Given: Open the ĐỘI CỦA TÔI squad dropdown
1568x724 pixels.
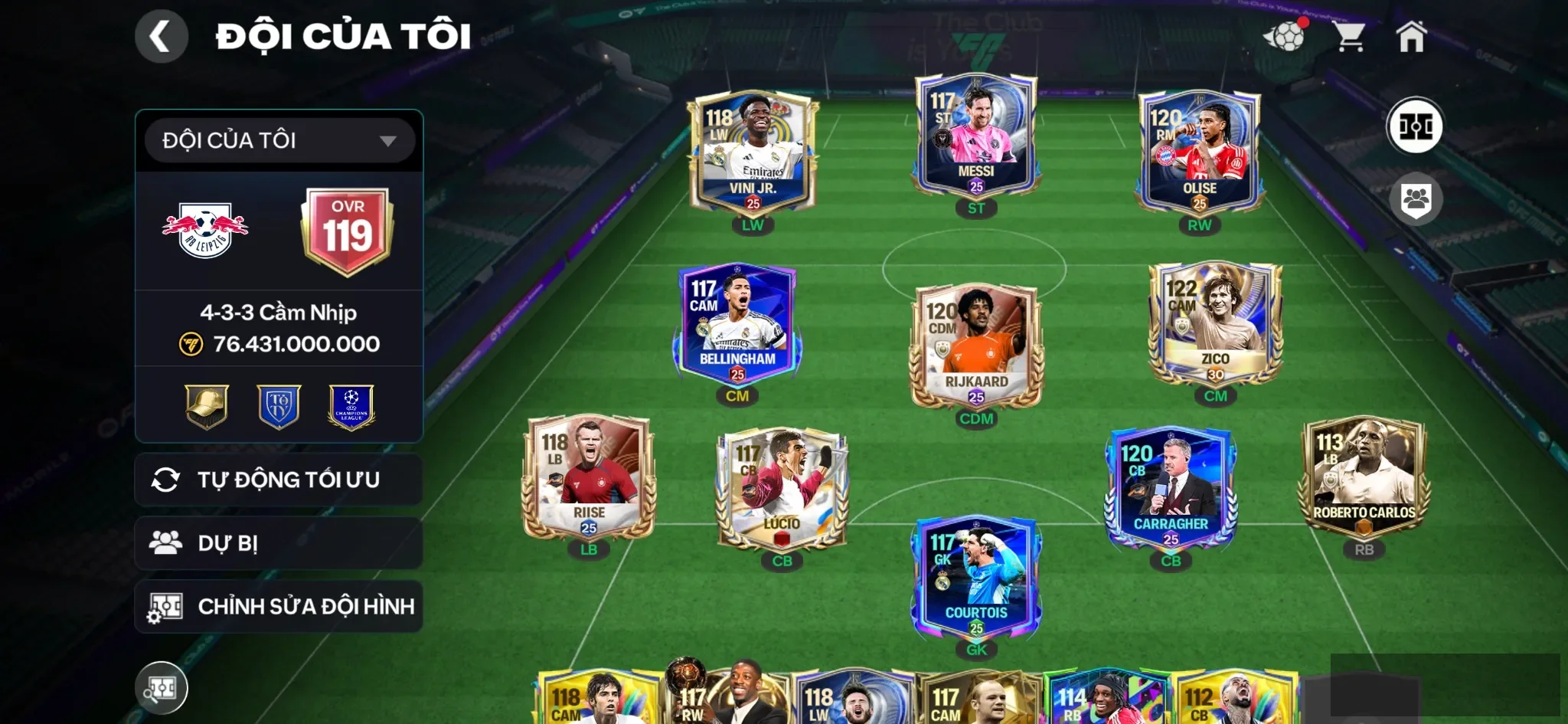Looking at the screenshot, I should tap(279, 141).
